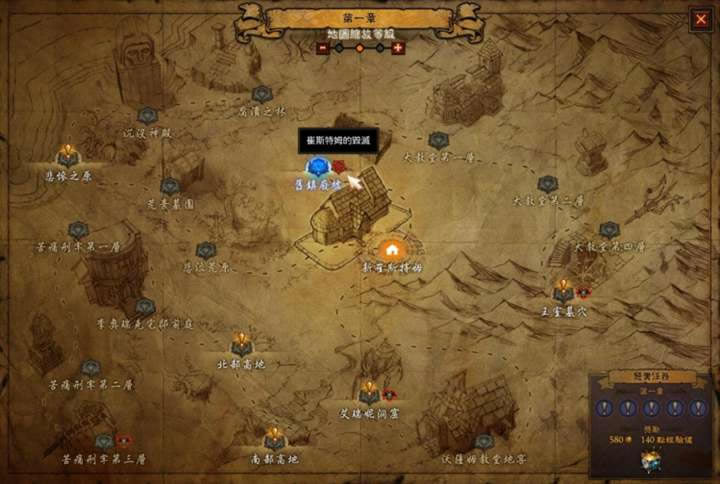
Task: Open the 第一章 chapter banner
Action: point(360,17)
